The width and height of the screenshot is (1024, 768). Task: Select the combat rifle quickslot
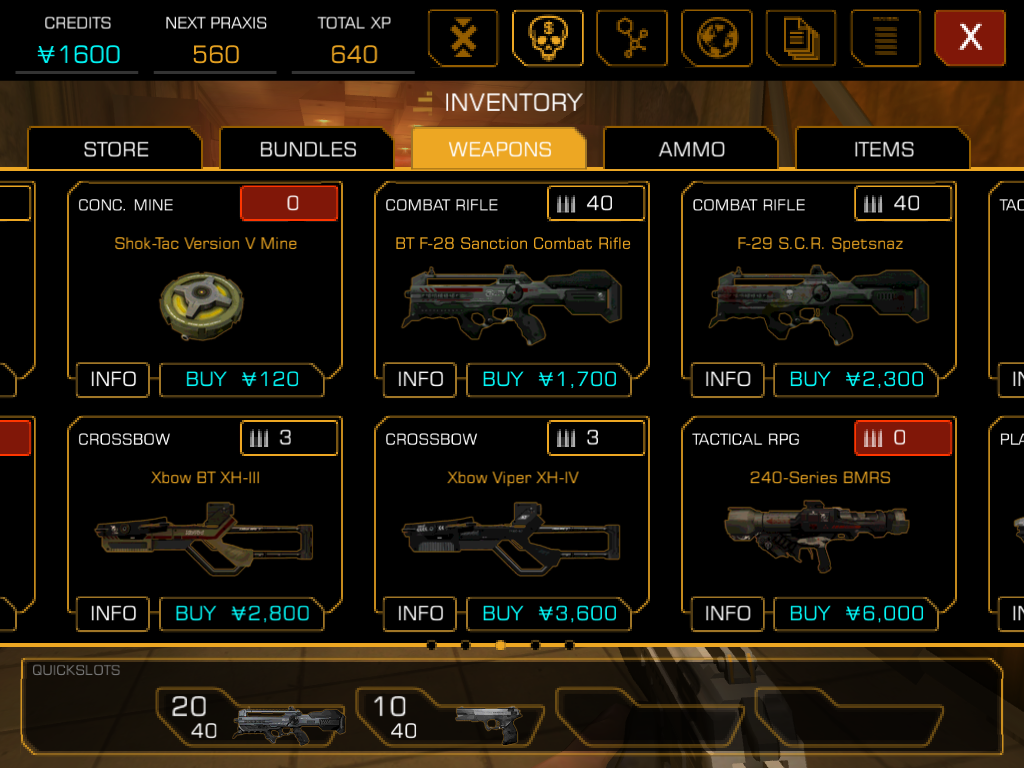pyautogui.click(x=255, y=717)
